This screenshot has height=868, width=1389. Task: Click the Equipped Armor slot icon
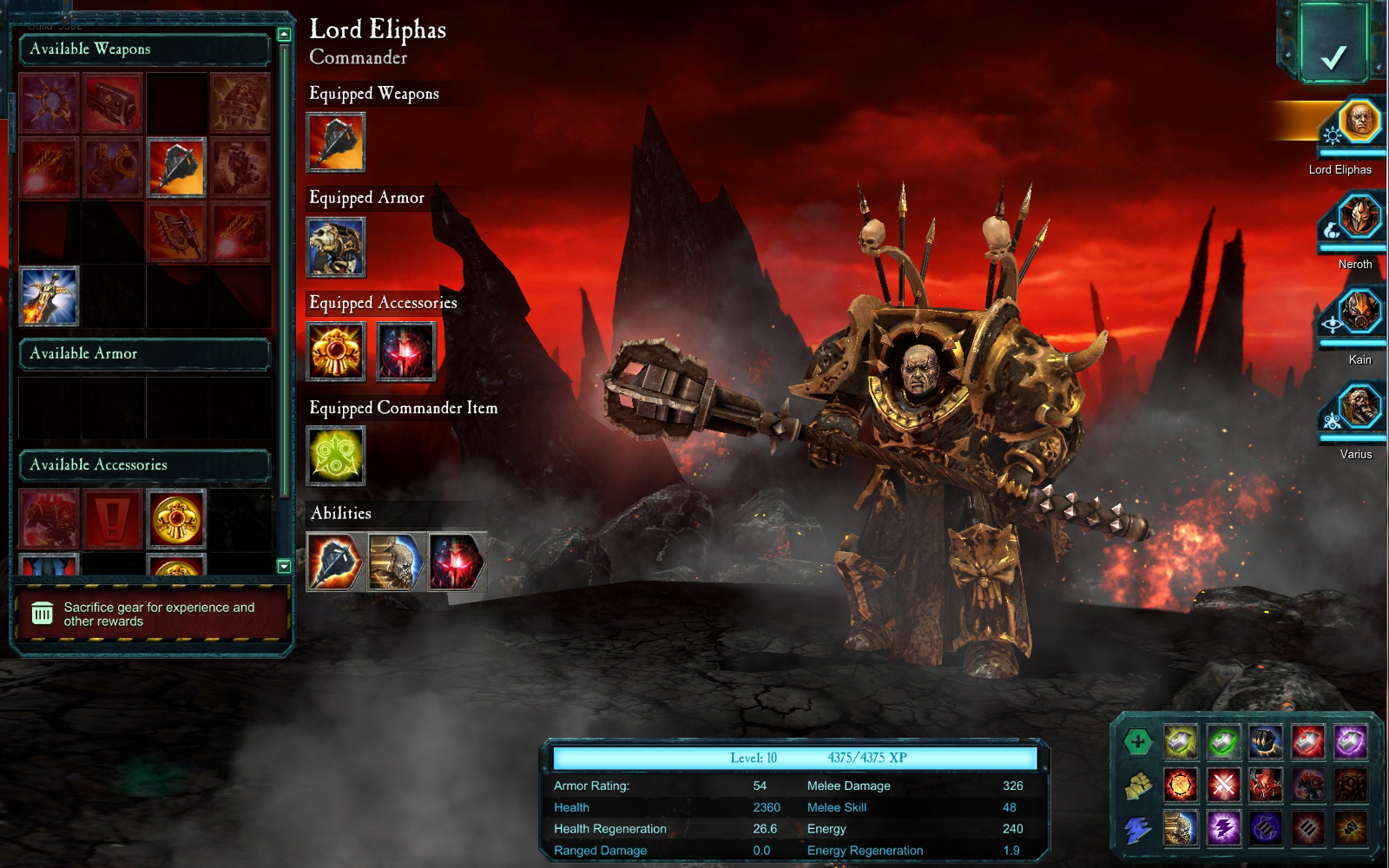click(x=337, y=246)
